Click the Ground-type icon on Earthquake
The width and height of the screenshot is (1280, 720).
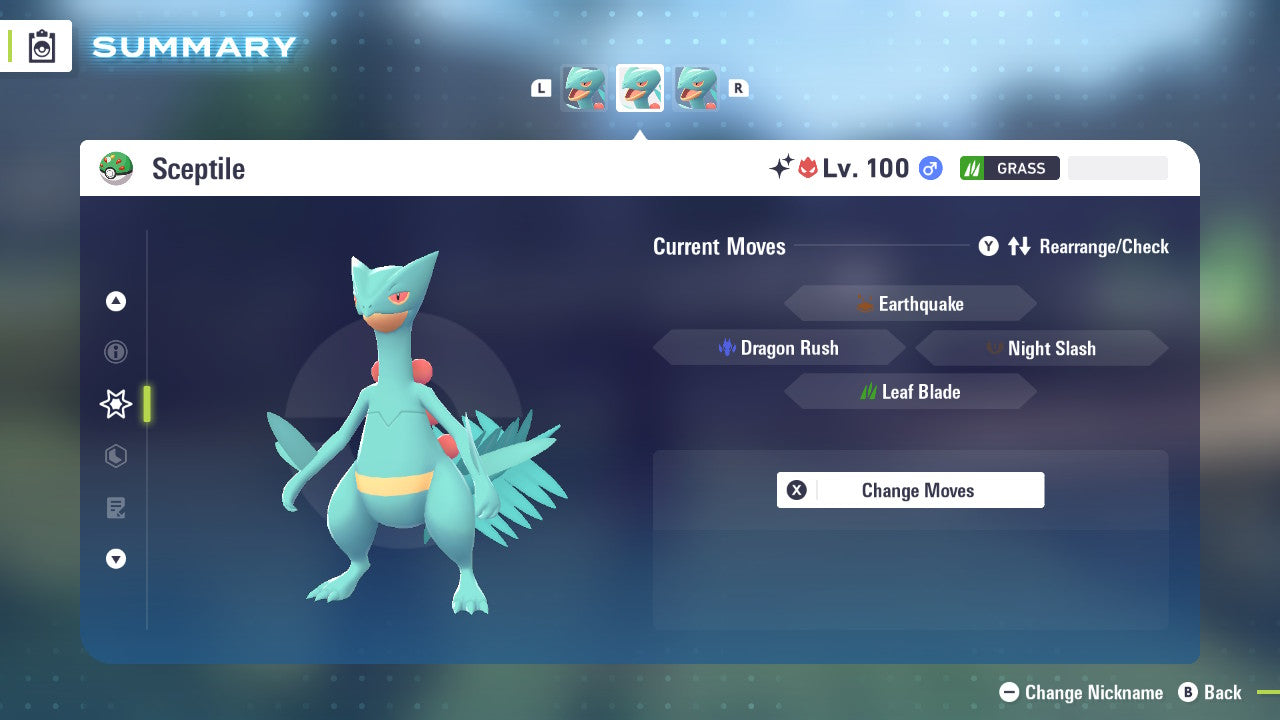coord(865,303)
